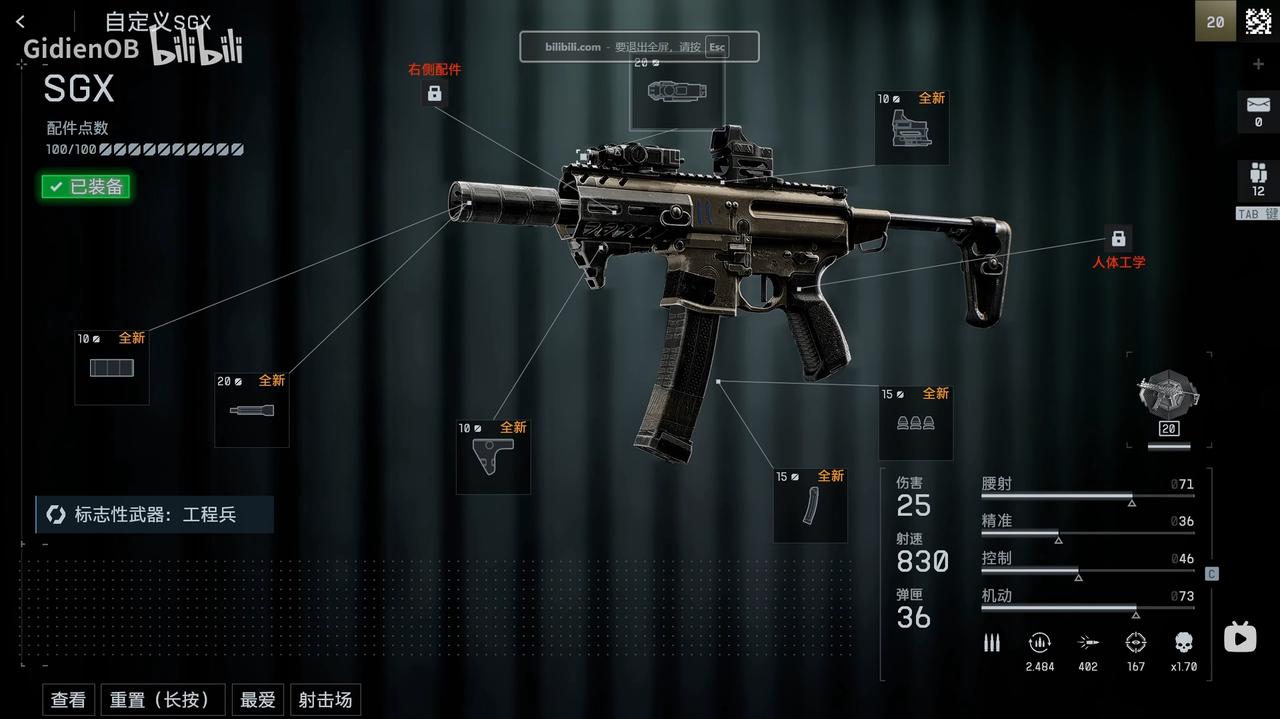Toggle the 已装备 equipped indicator

pyautogui.click(x=86, y=186)
